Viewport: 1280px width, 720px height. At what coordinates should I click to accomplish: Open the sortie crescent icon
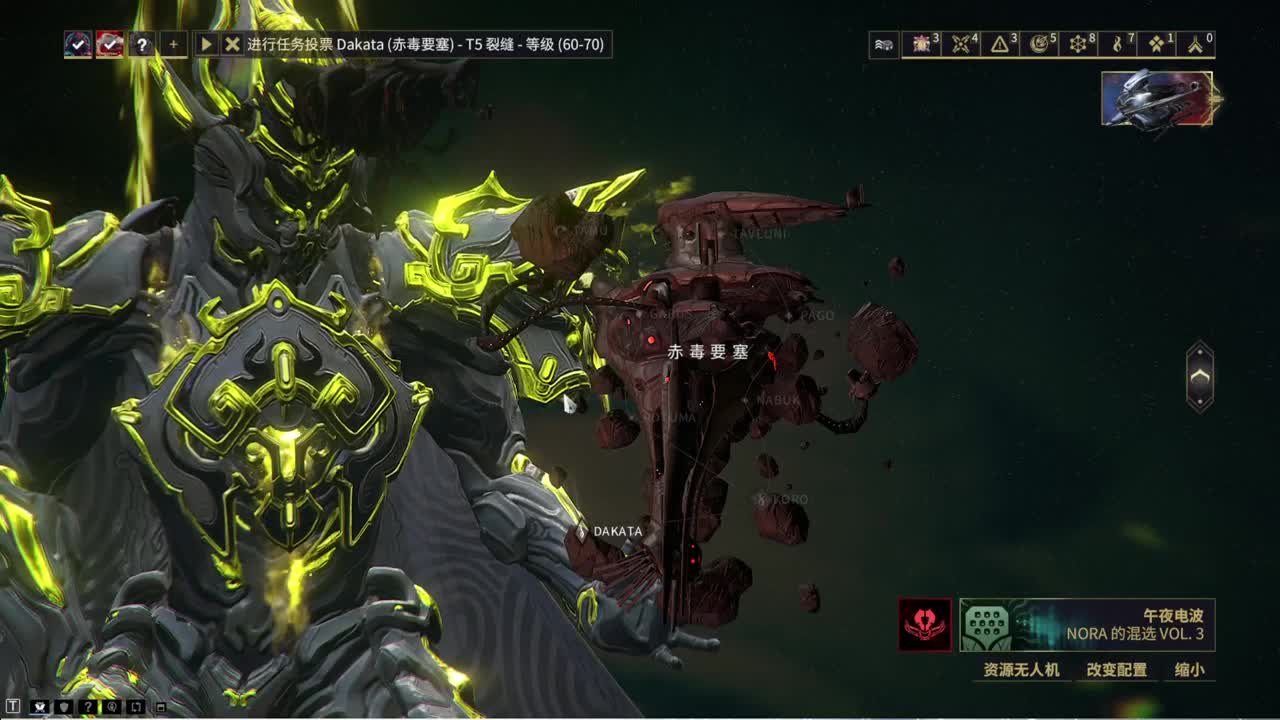pyautogui.click(x=1040, y=44)
